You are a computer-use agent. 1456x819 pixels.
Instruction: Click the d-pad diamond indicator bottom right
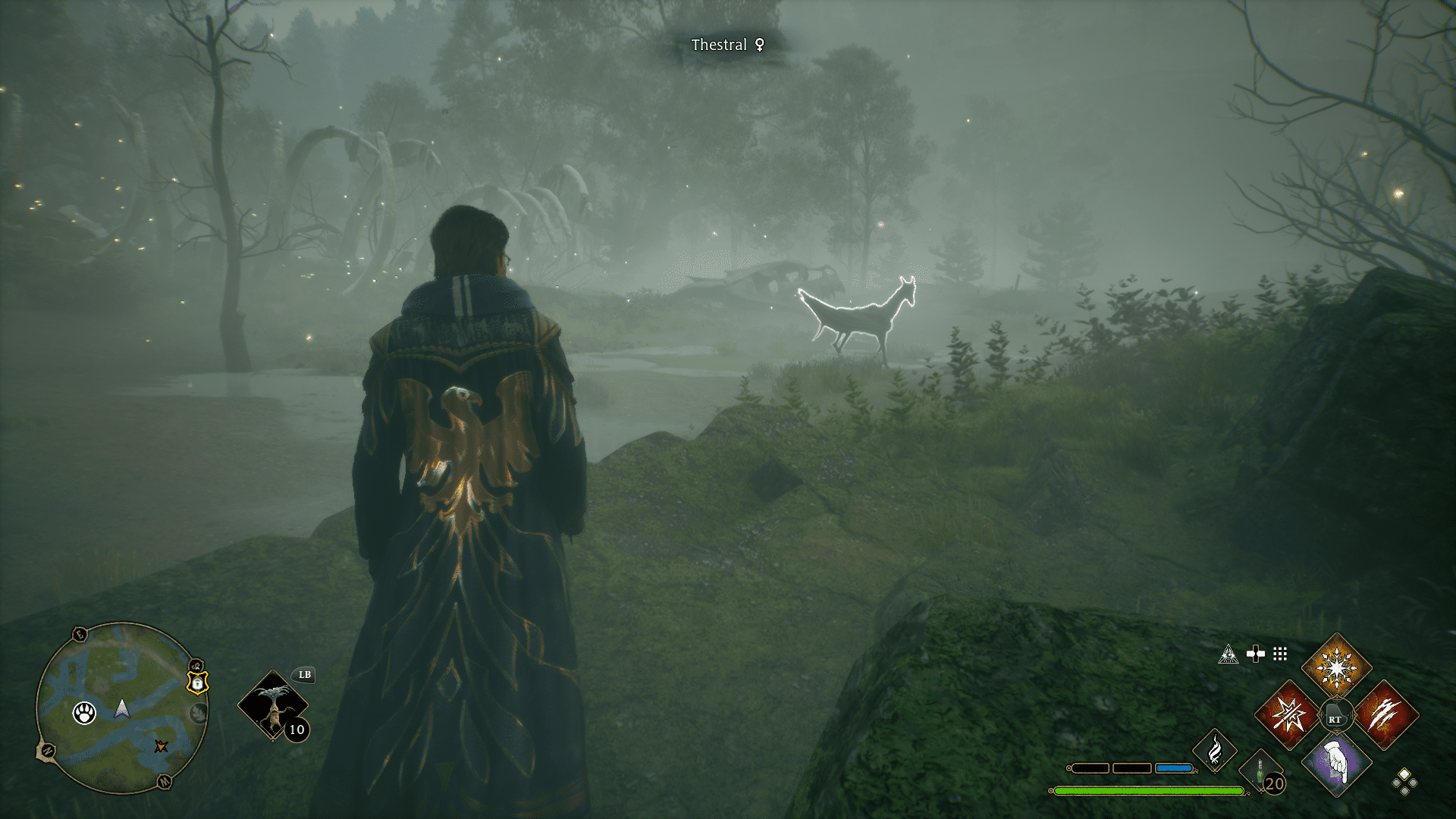[x=1404, y=783]
